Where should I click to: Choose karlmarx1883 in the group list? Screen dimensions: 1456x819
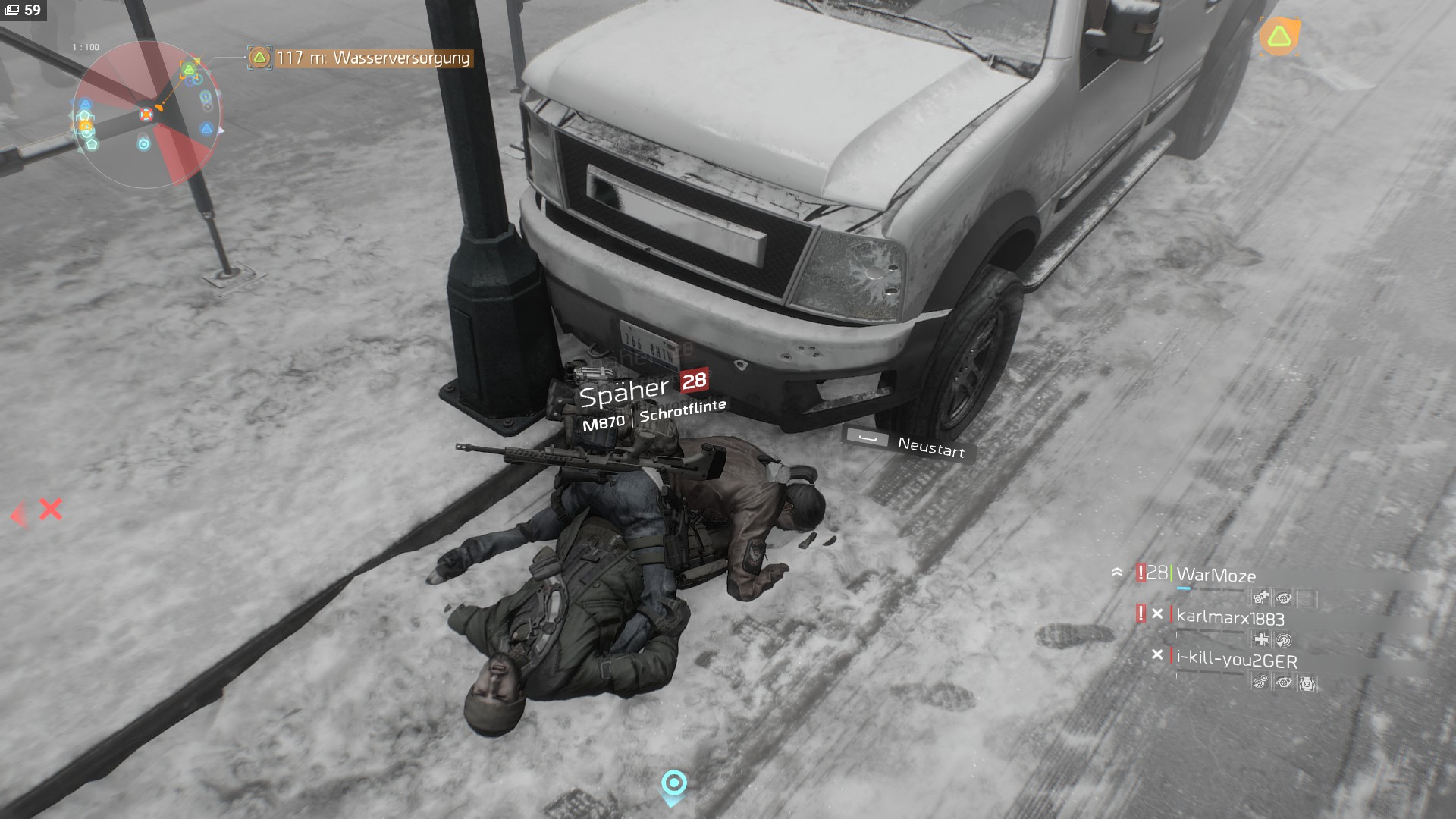[x=1229, y=618]
